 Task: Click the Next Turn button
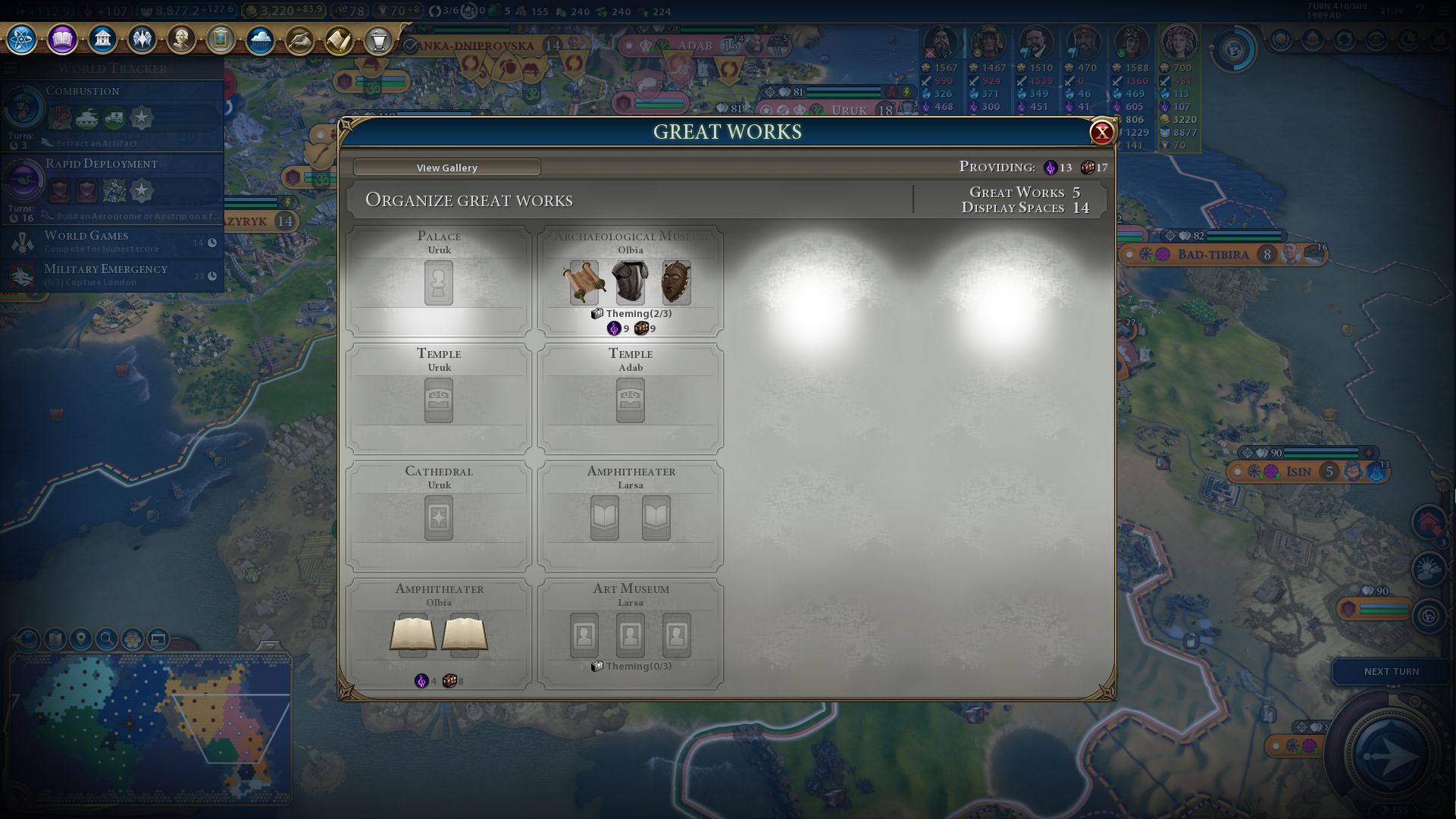(1391, 671)
